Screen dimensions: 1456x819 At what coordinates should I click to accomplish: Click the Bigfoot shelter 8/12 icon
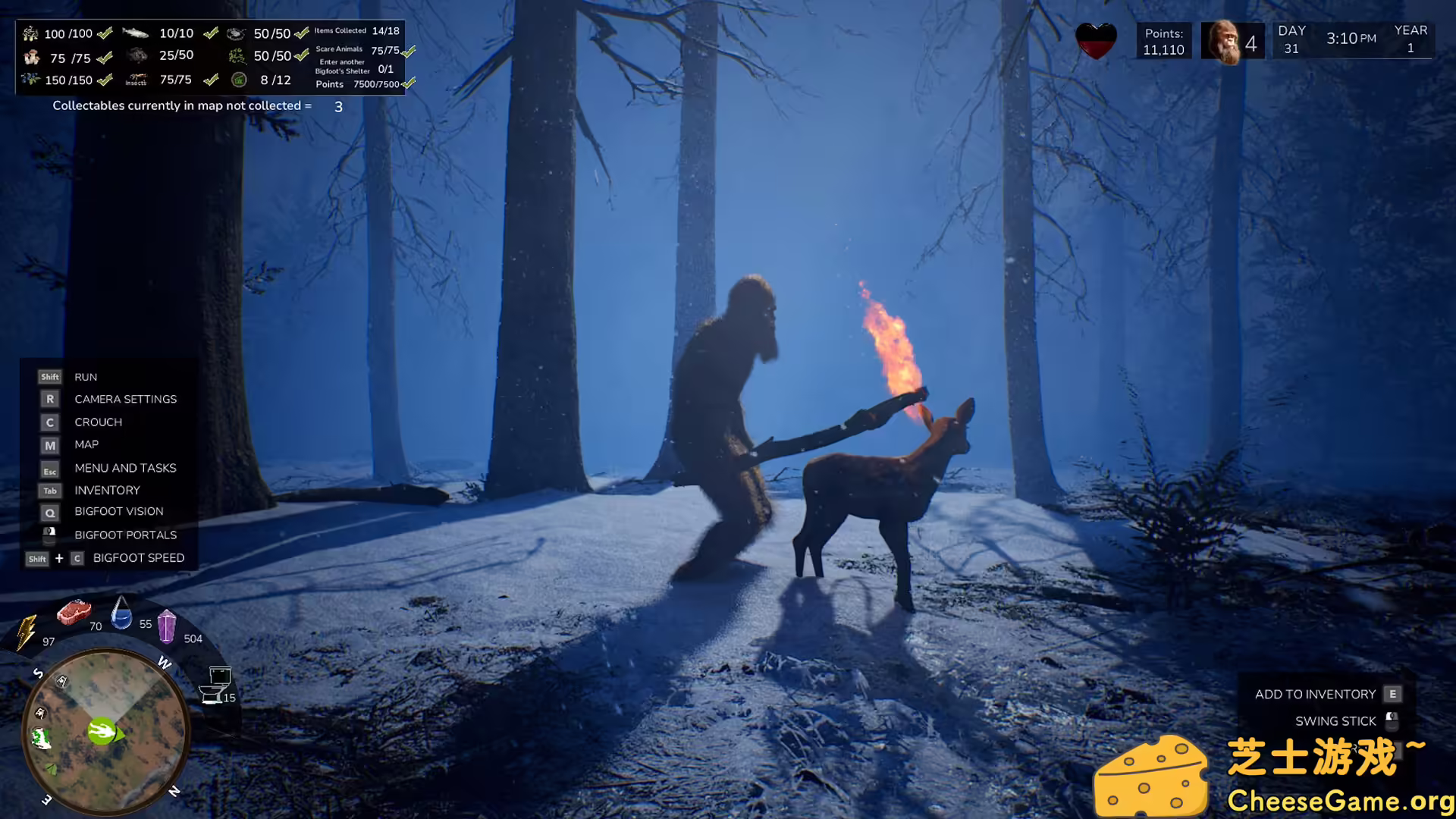click(239, 80)
